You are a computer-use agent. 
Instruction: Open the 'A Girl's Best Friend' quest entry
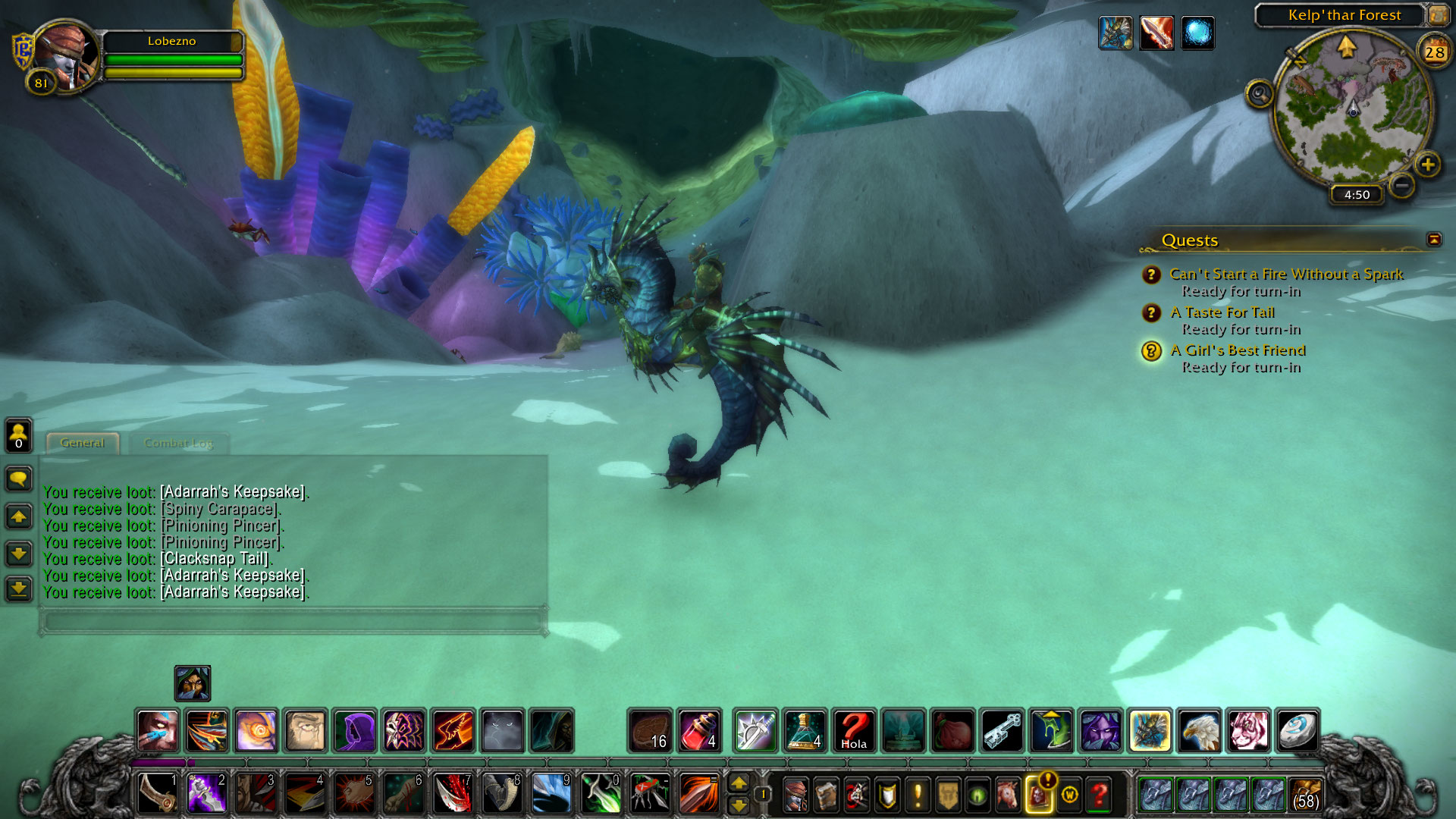[1238, 350]
